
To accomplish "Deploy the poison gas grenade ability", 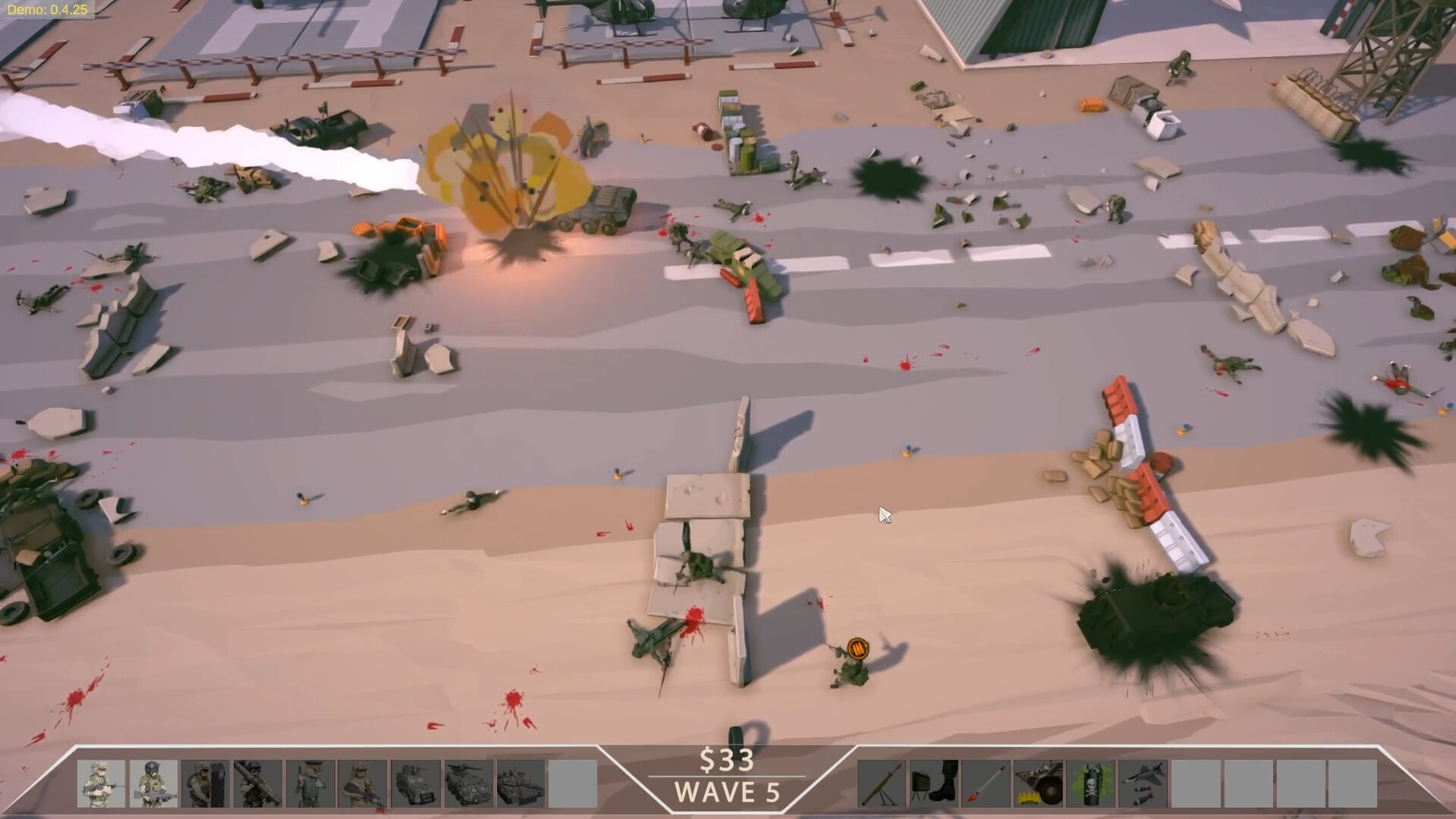I will 1090,784.
